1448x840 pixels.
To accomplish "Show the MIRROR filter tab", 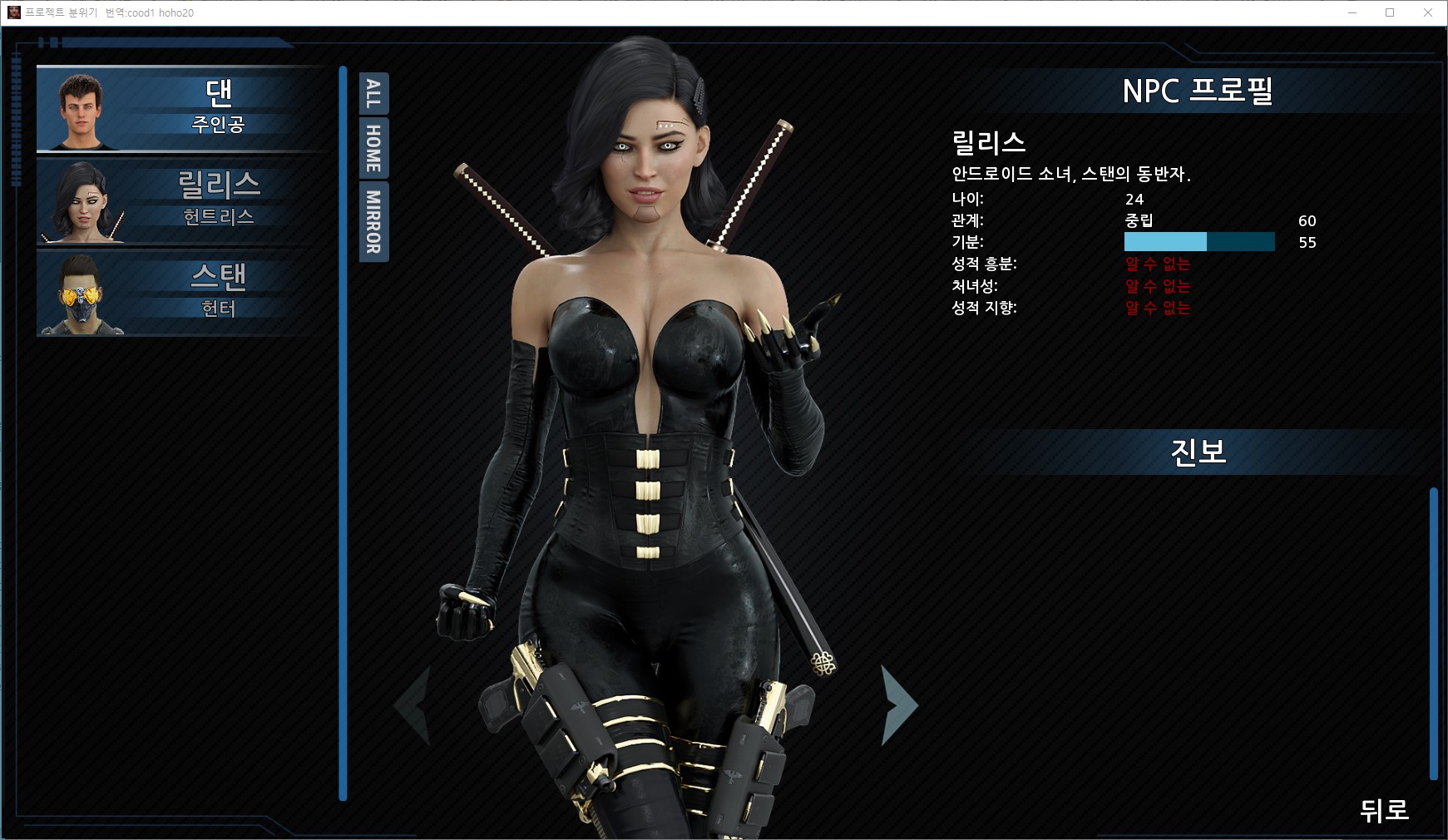I will tap(373, 221).
